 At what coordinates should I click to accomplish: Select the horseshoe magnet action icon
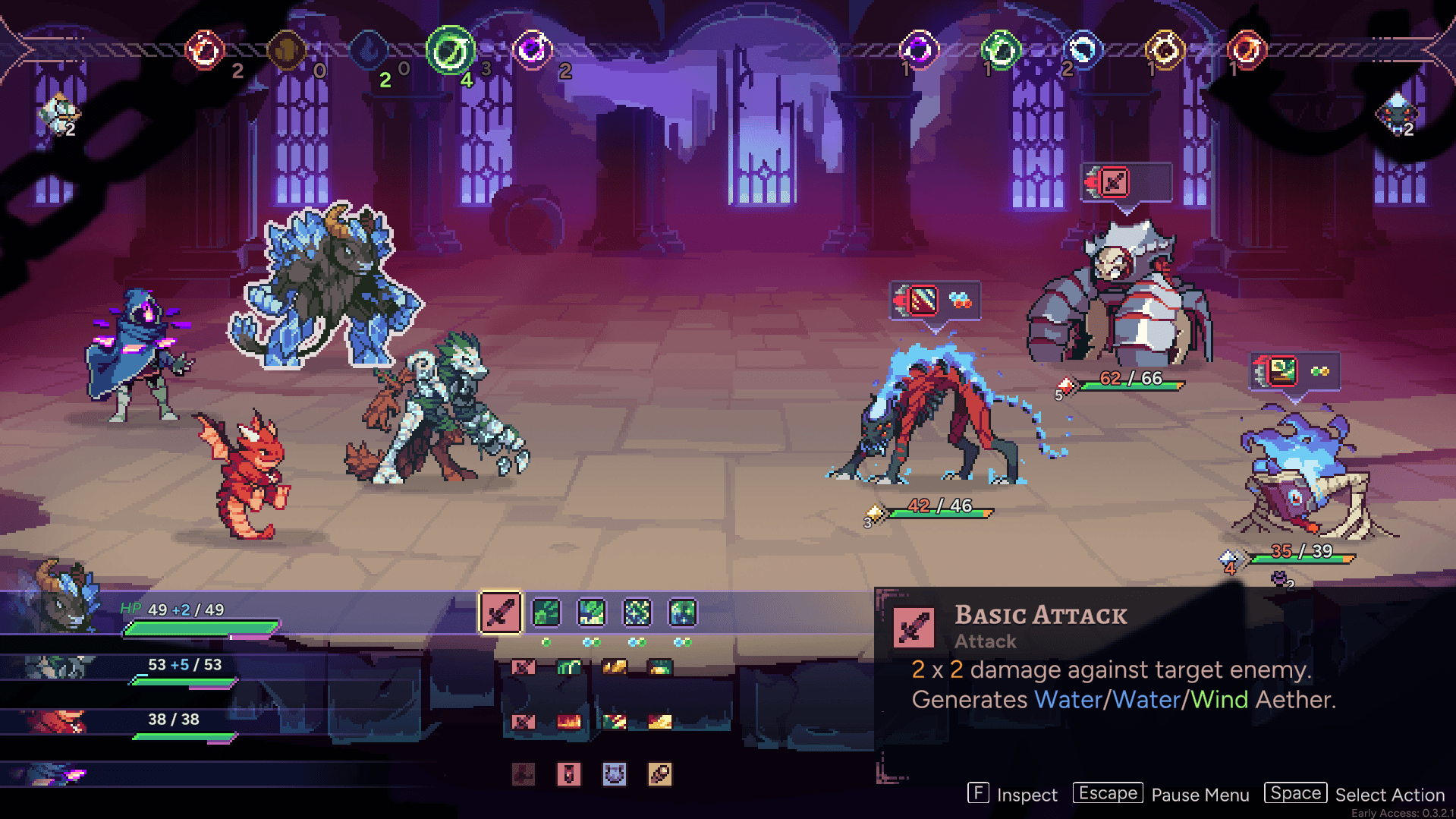615,774
